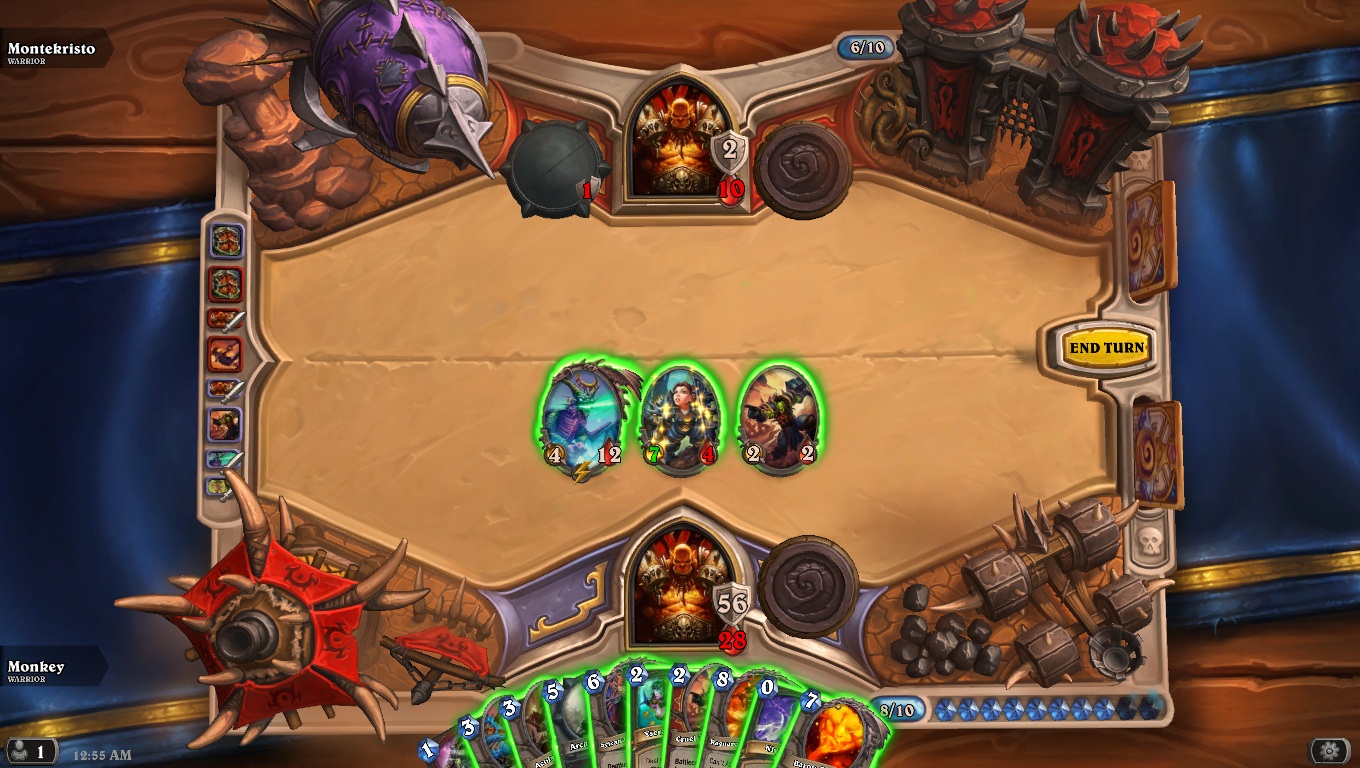Select the 7-mana Baron Geddon card in hand
Screen dimensions: 1360x768
(838, 730)
